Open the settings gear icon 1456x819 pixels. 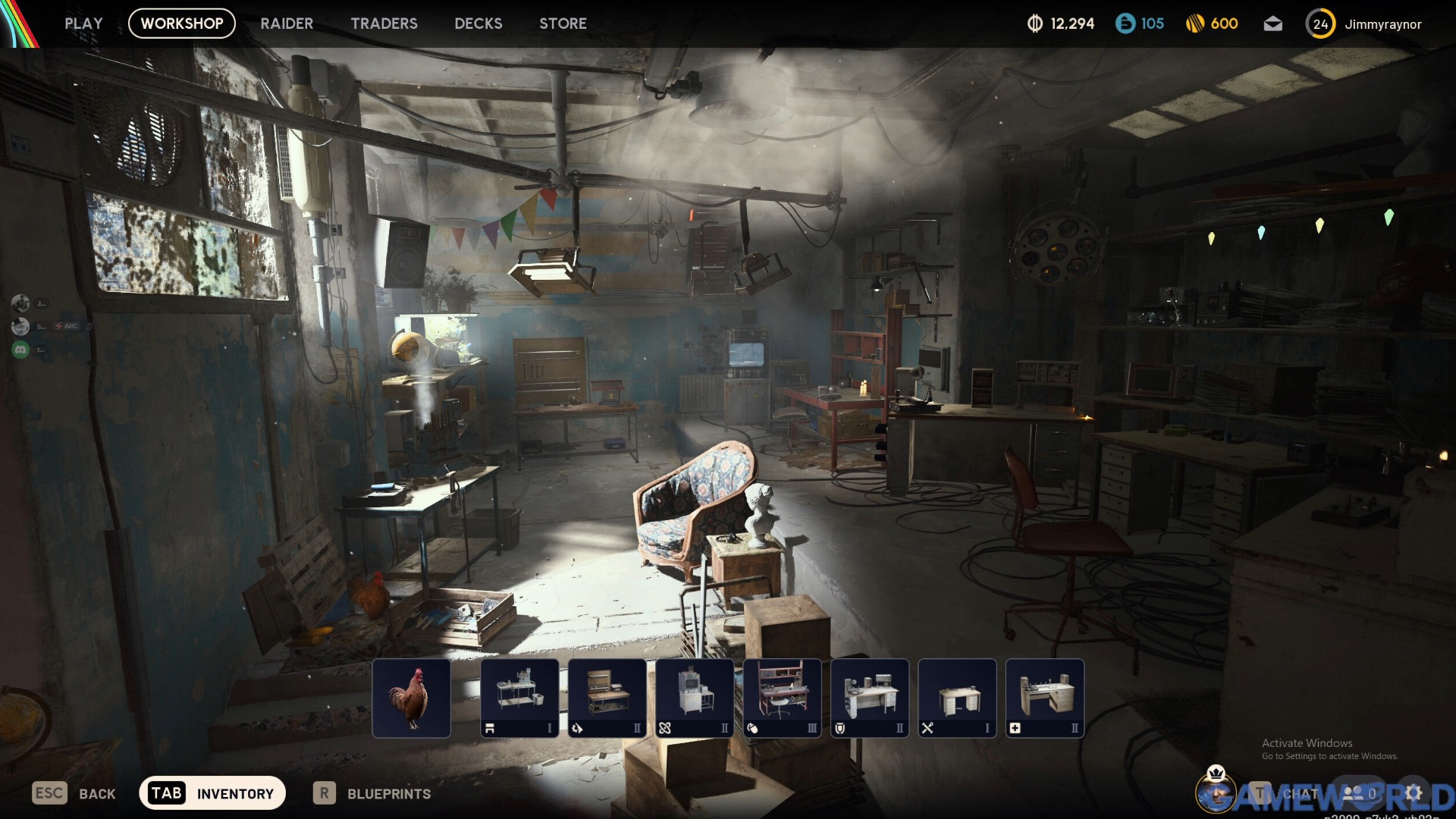point(1414,793)
